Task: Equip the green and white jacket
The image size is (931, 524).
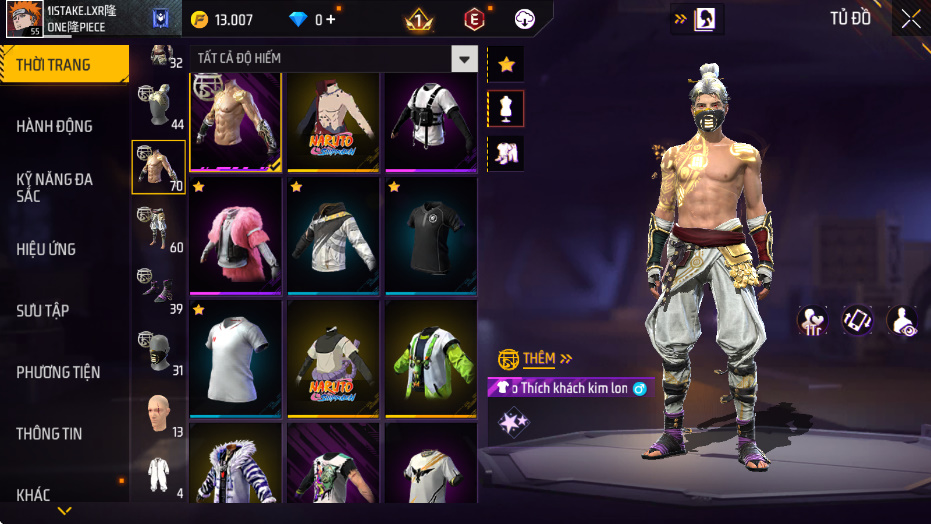Action: coord(431,358)
